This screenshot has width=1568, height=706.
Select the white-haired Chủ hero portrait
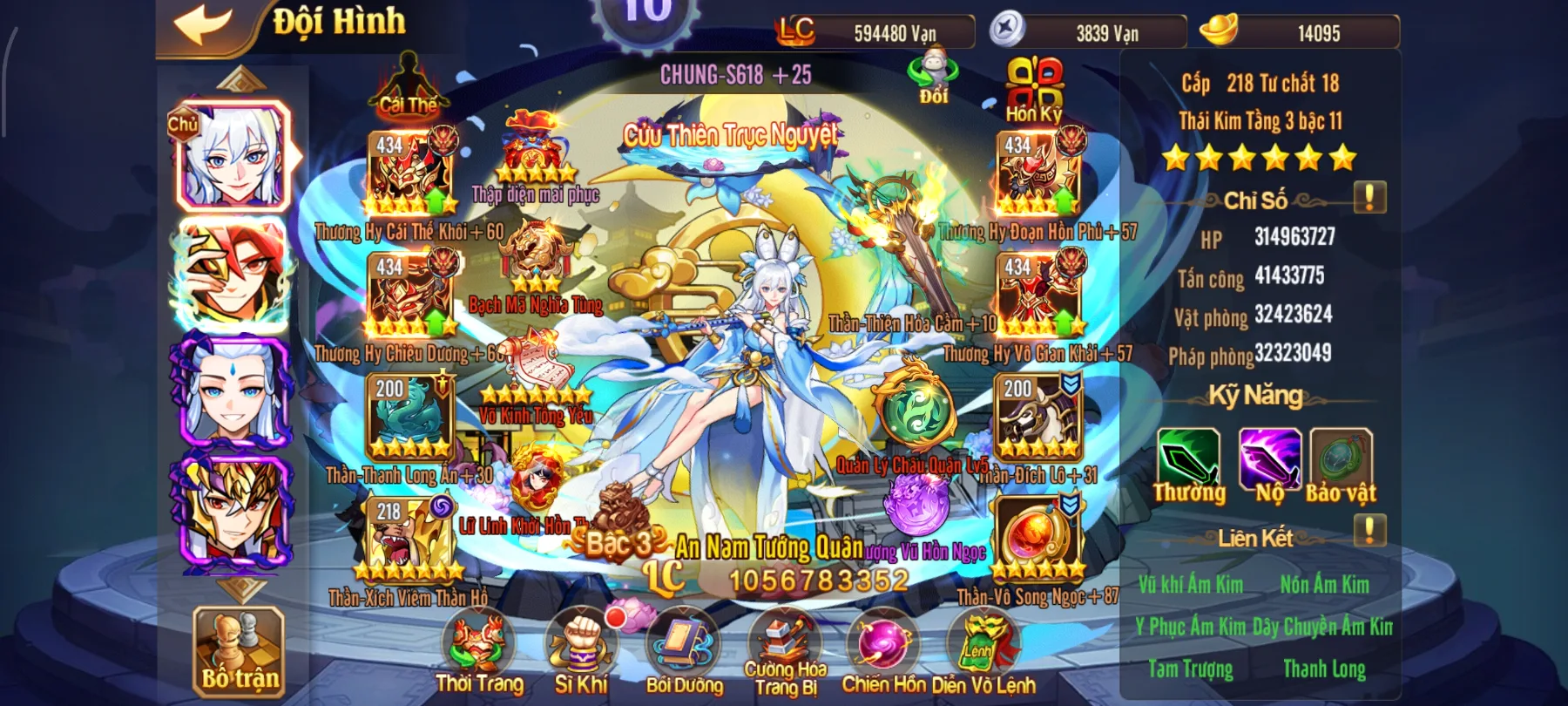(233, 157)
